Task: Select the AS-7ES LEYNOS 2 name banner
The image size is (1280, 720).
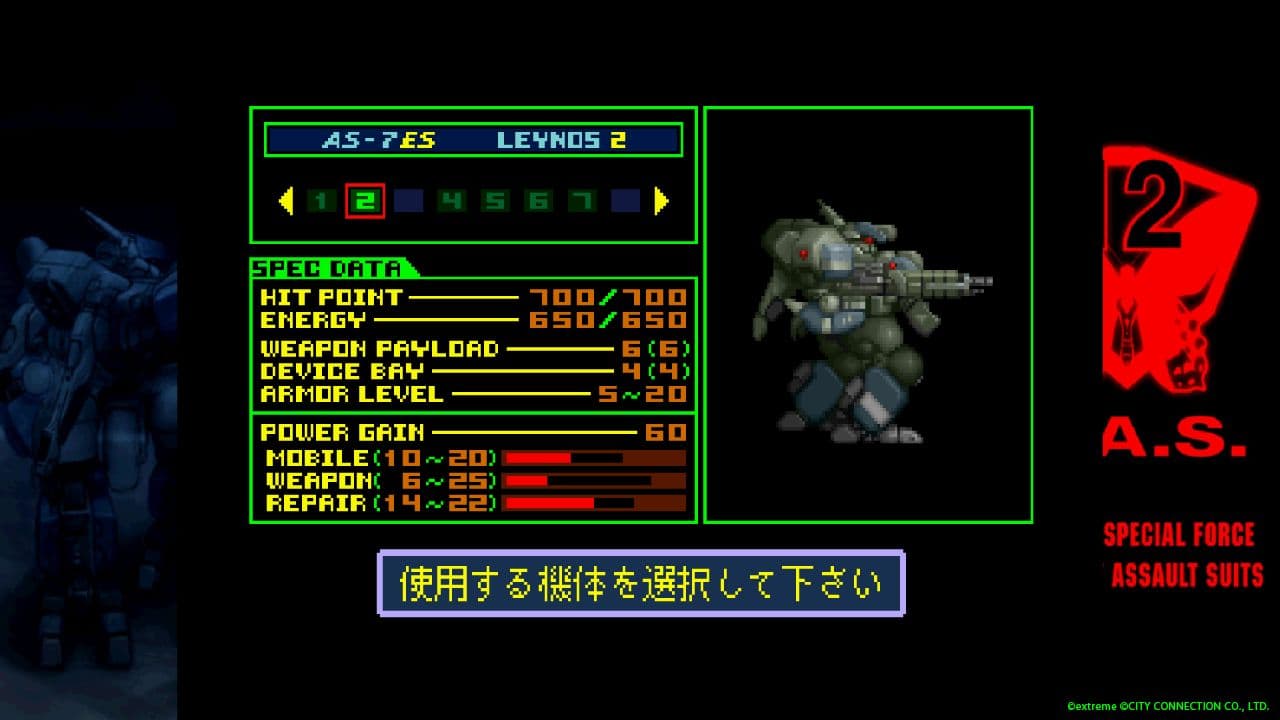Action: [x=472, y=140]
